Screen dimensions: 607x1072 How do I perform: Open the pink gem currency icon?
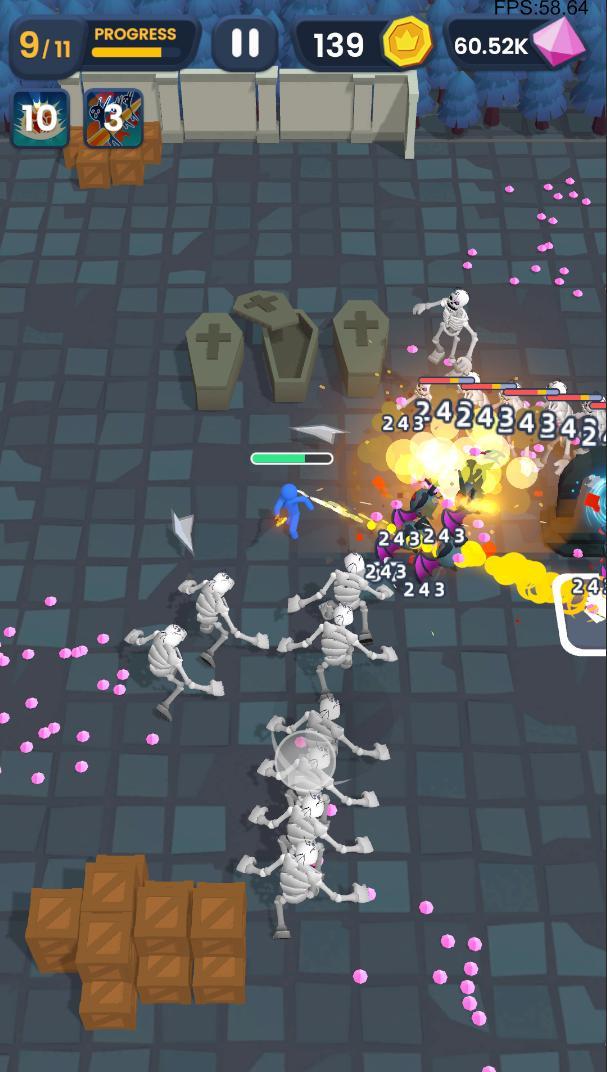tap(560, 42)
